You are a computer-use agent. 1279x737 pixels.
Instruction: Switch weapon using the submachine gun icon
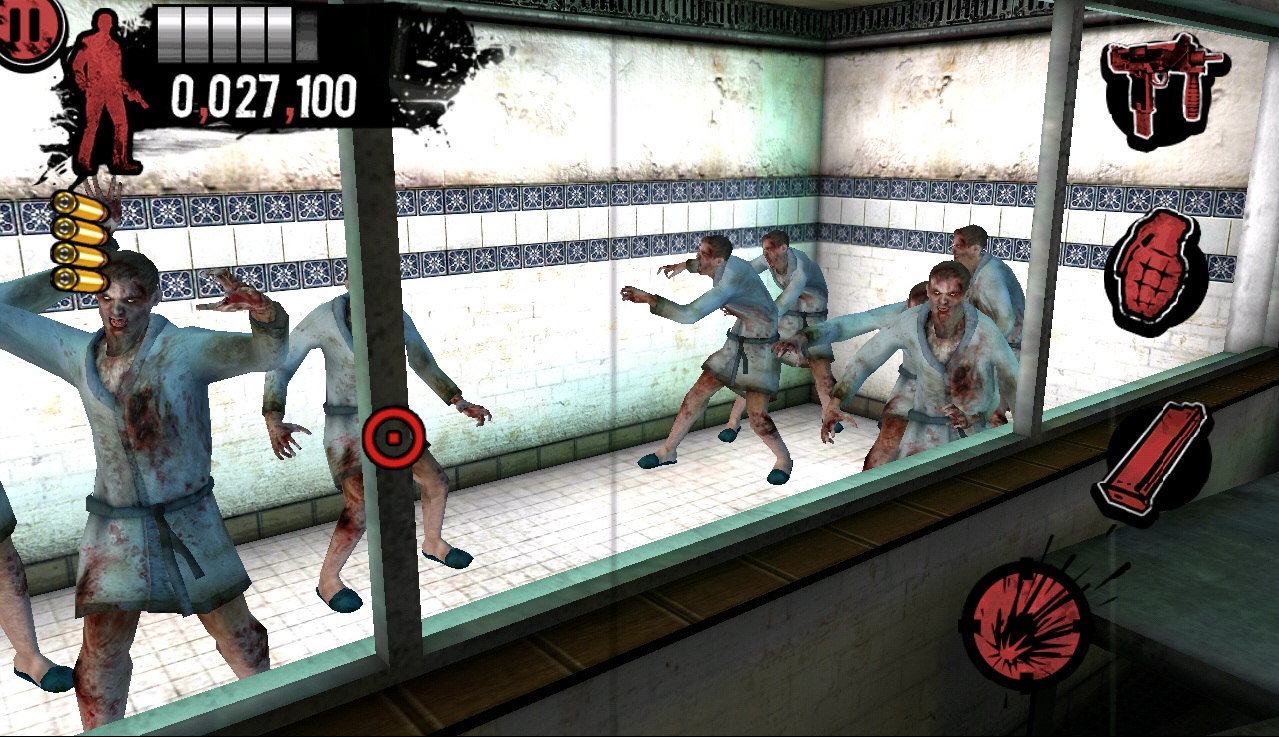coord(1165,89)
